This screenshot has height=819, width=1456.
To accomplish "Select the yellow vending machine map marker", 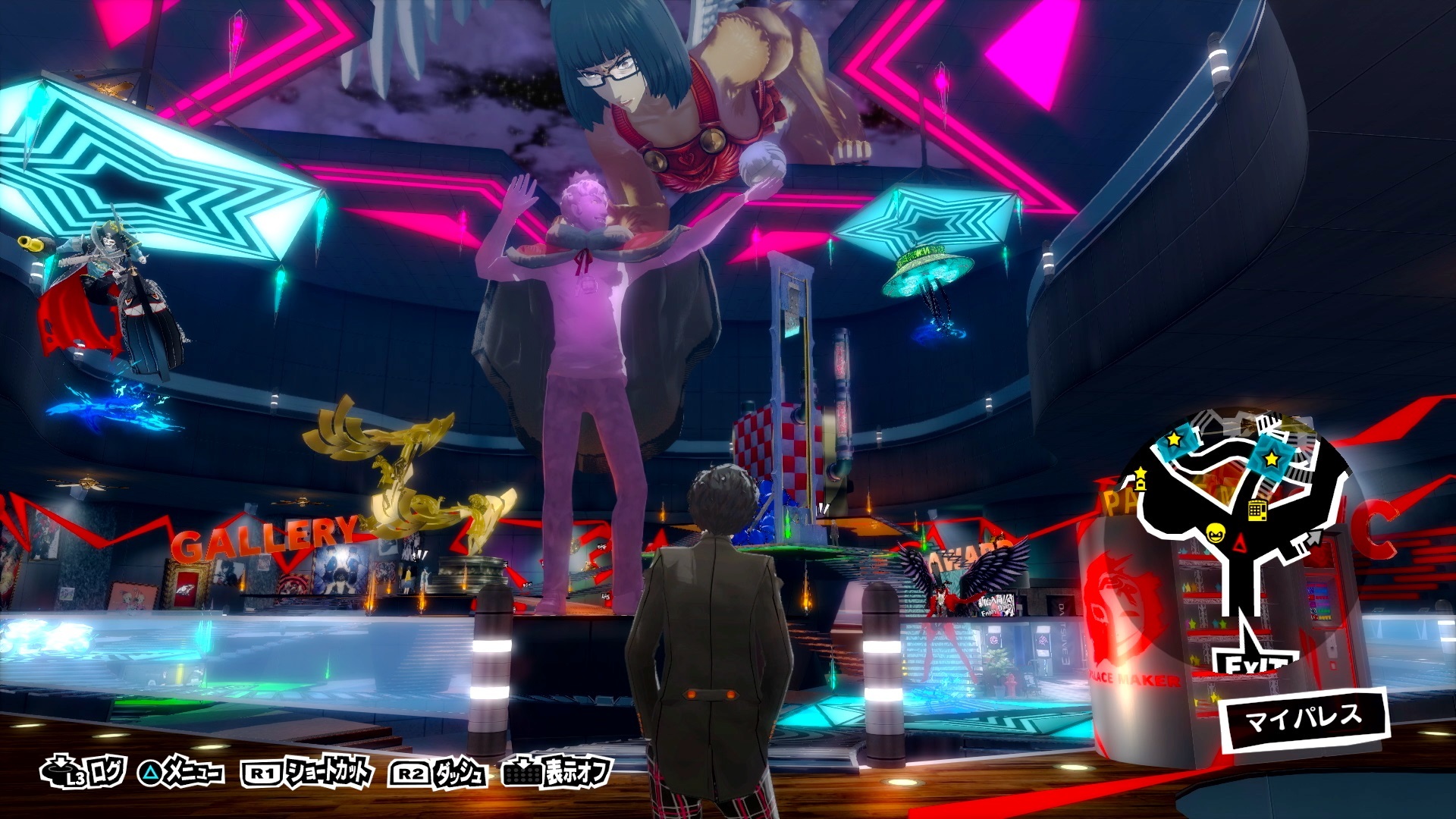I will 1257,509.
